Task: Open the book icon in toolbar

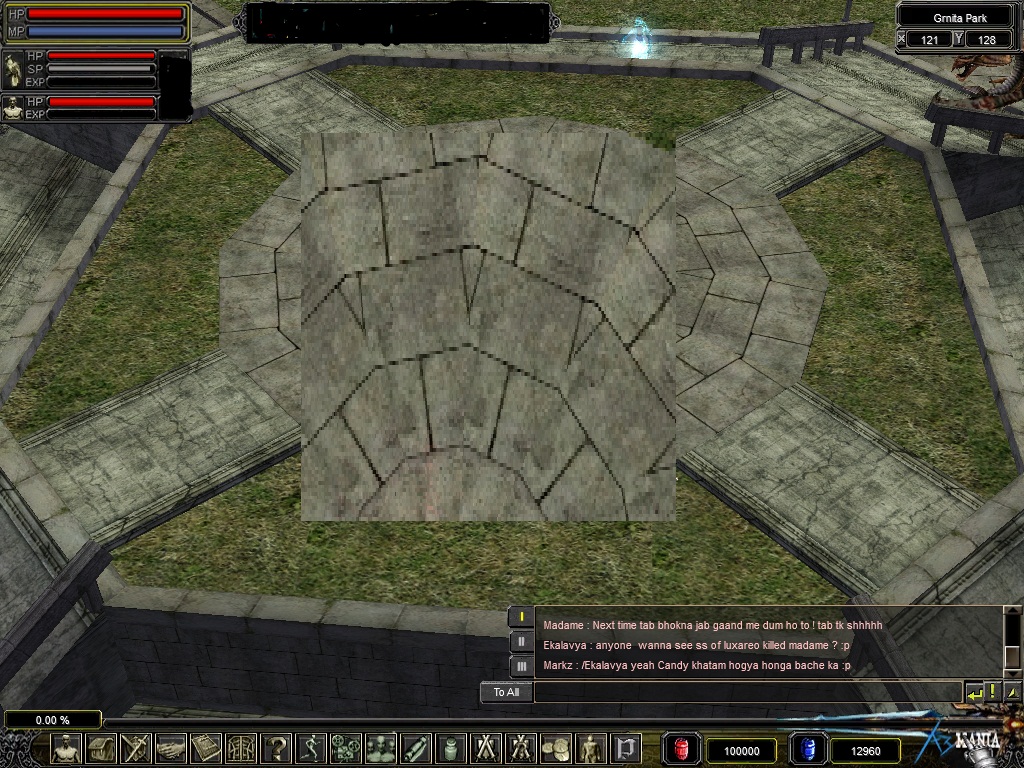Action: tap(206, 748)
